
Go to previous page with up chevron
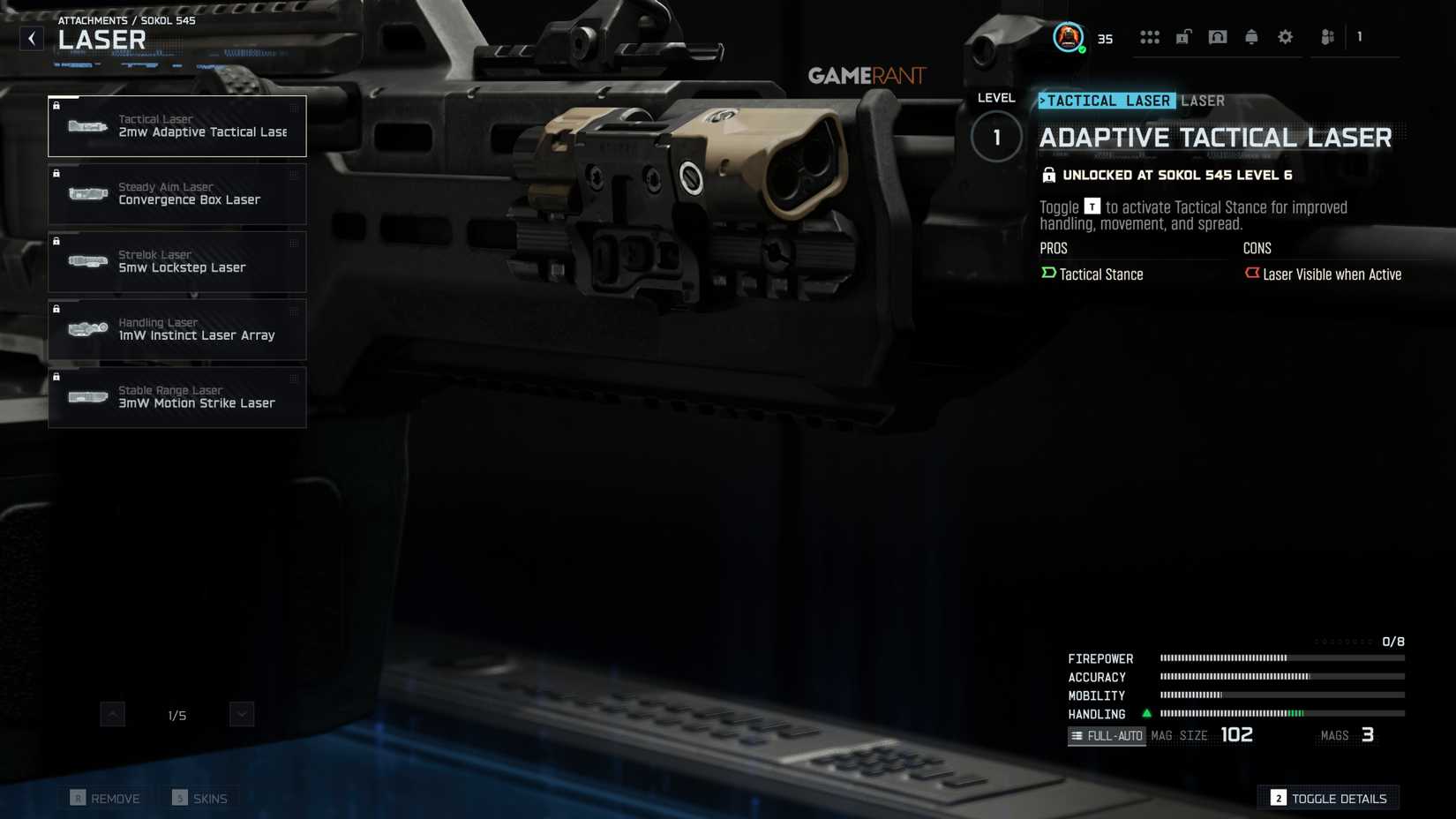(112, 713)
